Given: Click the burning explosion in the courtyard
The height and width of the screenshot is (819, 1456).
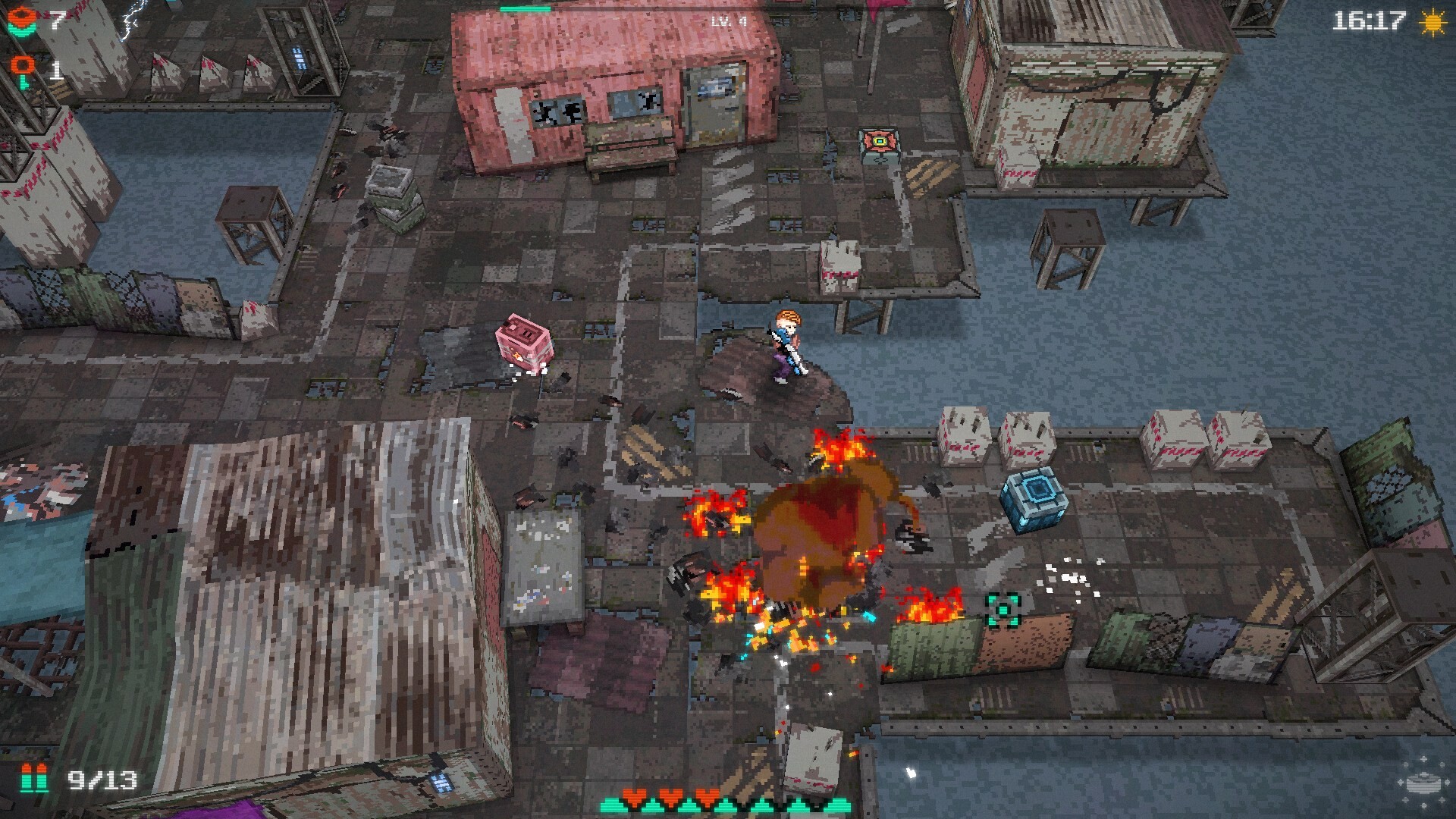Looking at the screenshot, I should 819,531.
